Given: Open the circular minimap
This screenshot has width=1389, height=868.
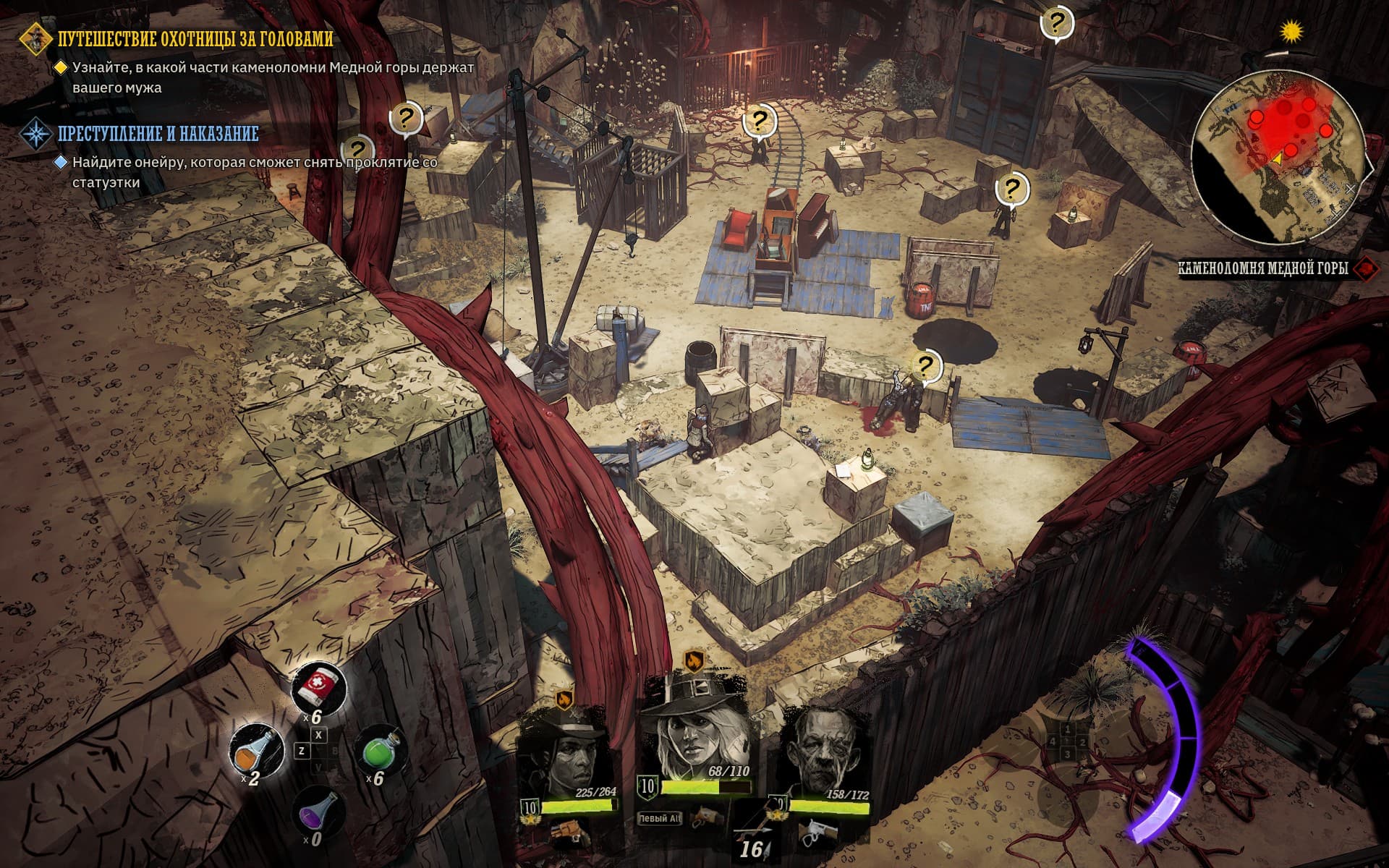Looking at the screenshot, I should [x=1278, y=158].
